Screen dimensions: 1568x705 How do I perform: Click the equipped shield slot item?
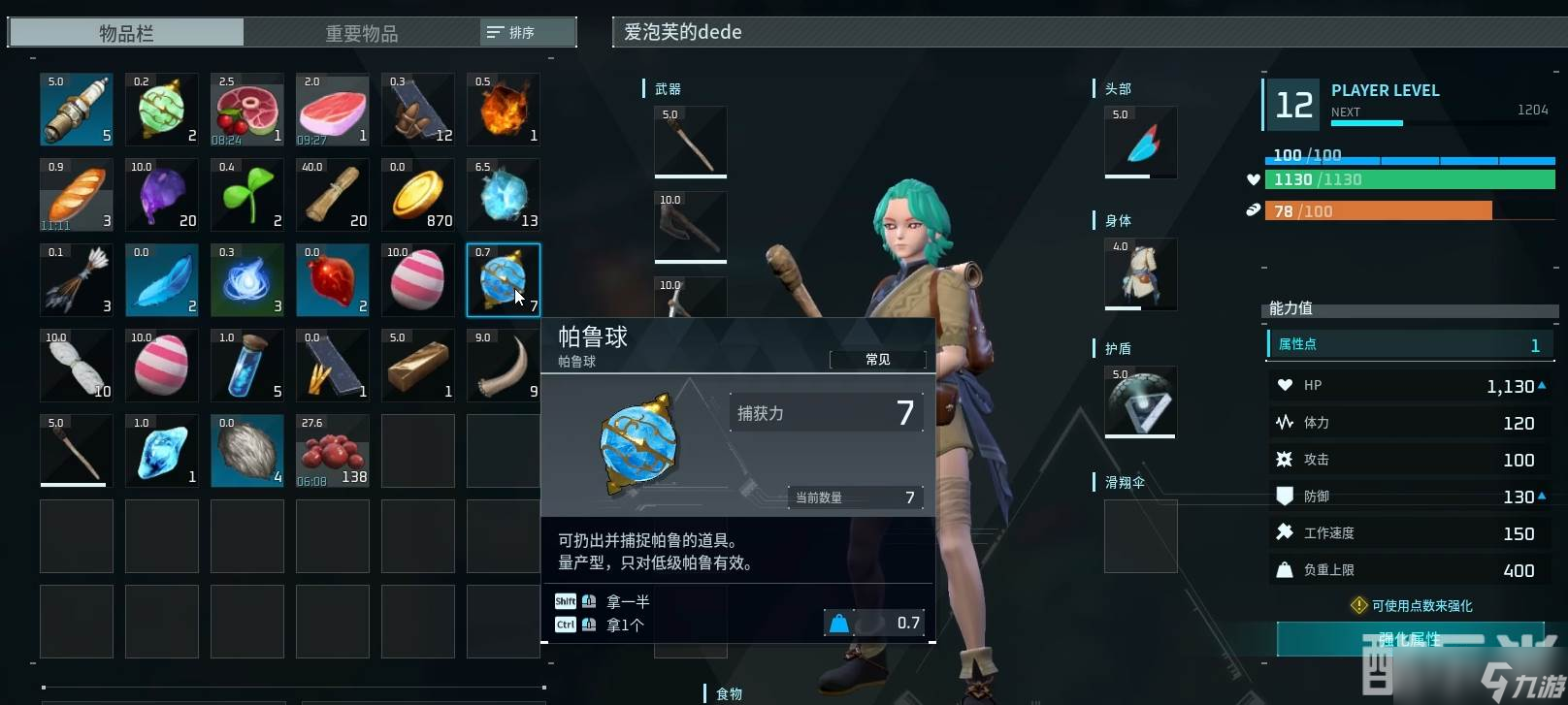1139,401
